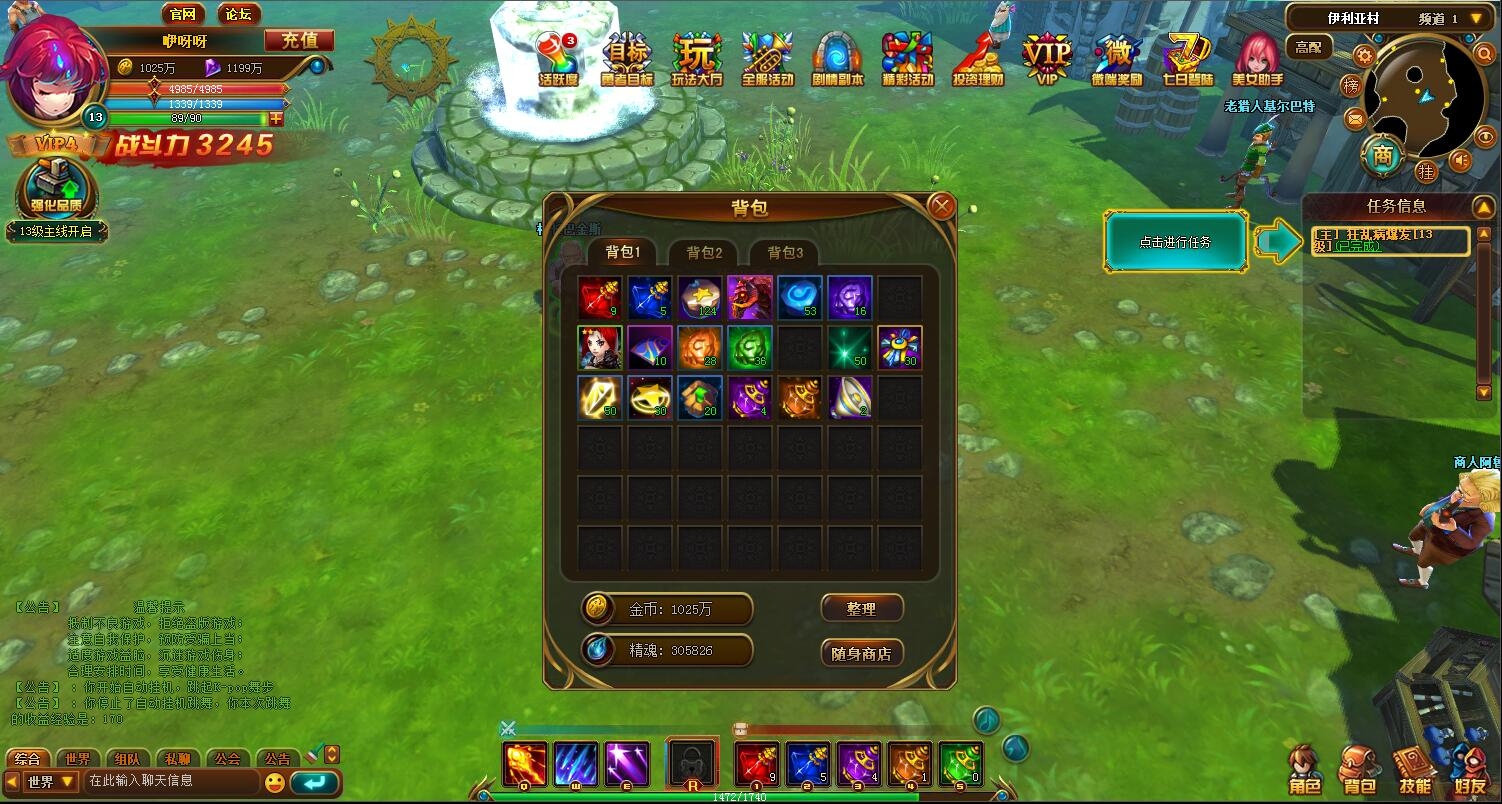Image resolution: width=1502 pixels, height=804 pixels.
Task: Open the 充值 recharge page
Action: (x=299, y=40)
